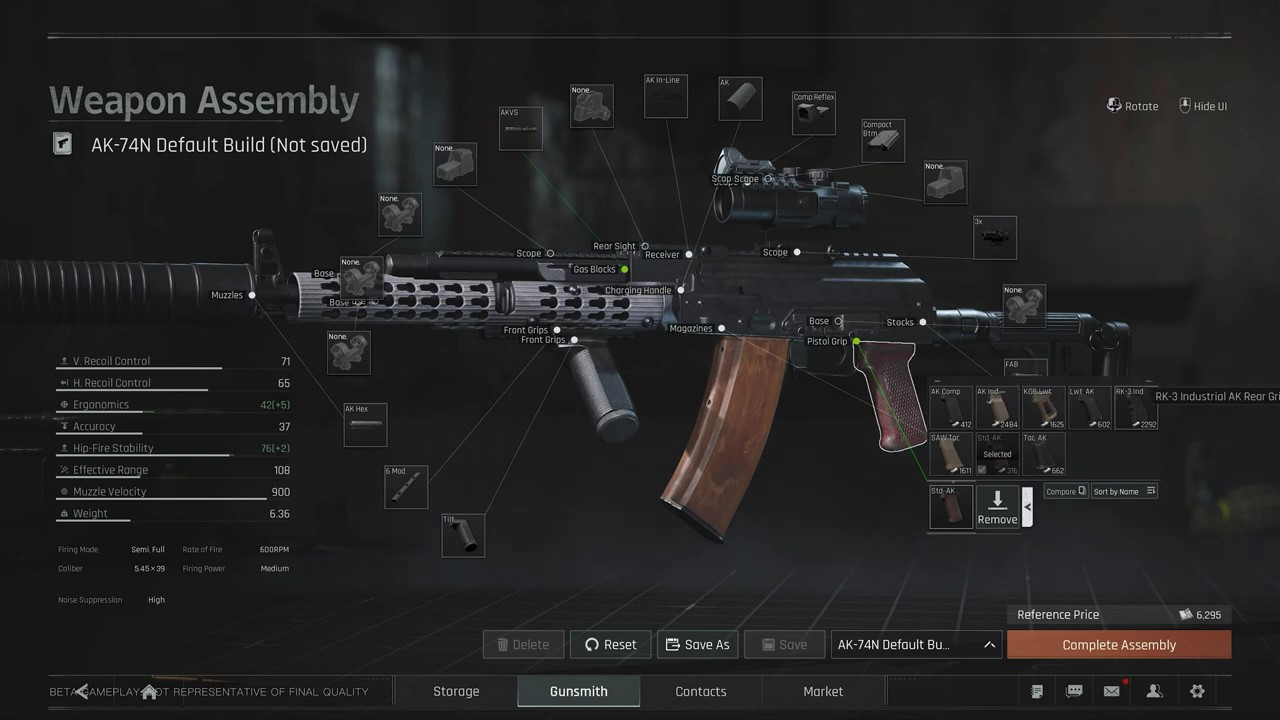Viewport: 1280px width, 720px height.
Task: Save build with Save As
Action: (x=697, y=645)
